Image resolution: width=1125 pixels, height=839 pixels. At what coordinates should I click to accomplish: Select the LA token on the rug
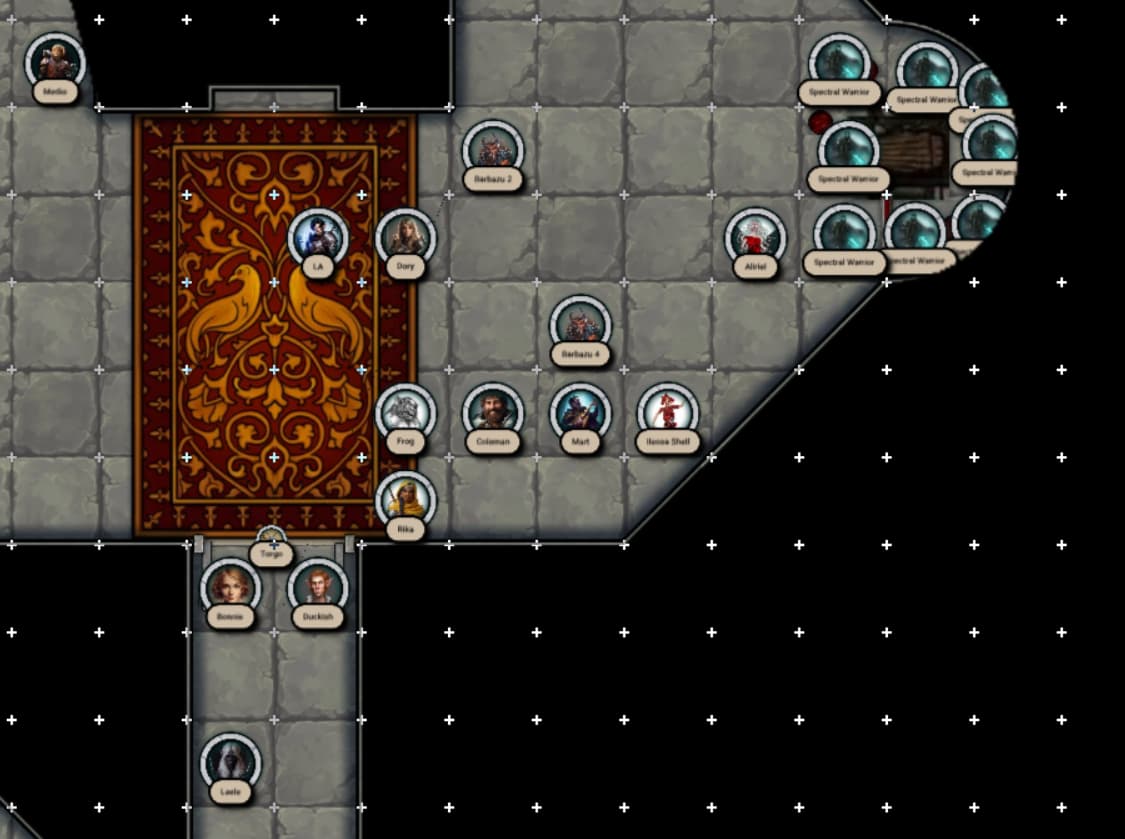point(318,239)
